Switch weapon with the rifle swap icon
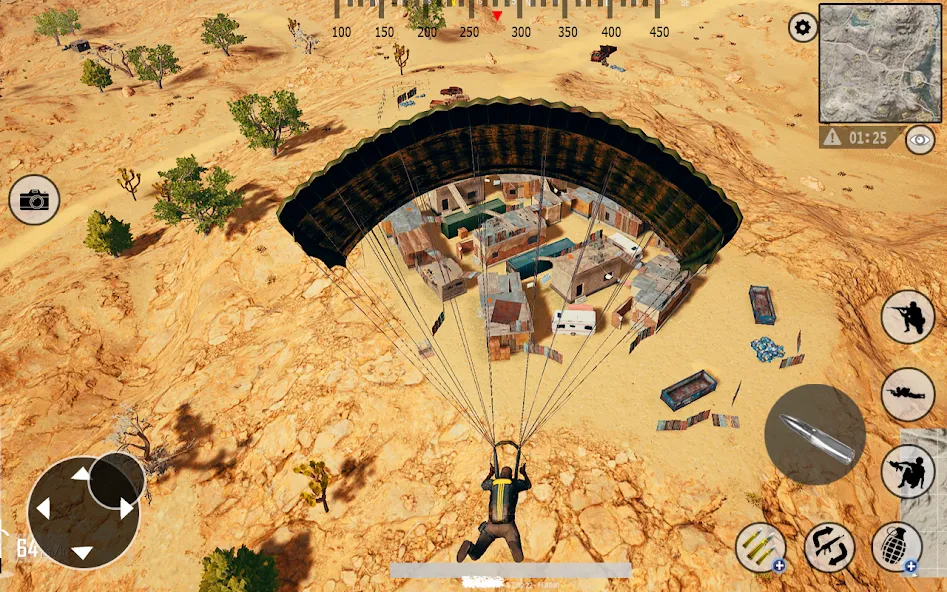Image resolution: width=947 pixels, height=592 pixels. (829, 547)
